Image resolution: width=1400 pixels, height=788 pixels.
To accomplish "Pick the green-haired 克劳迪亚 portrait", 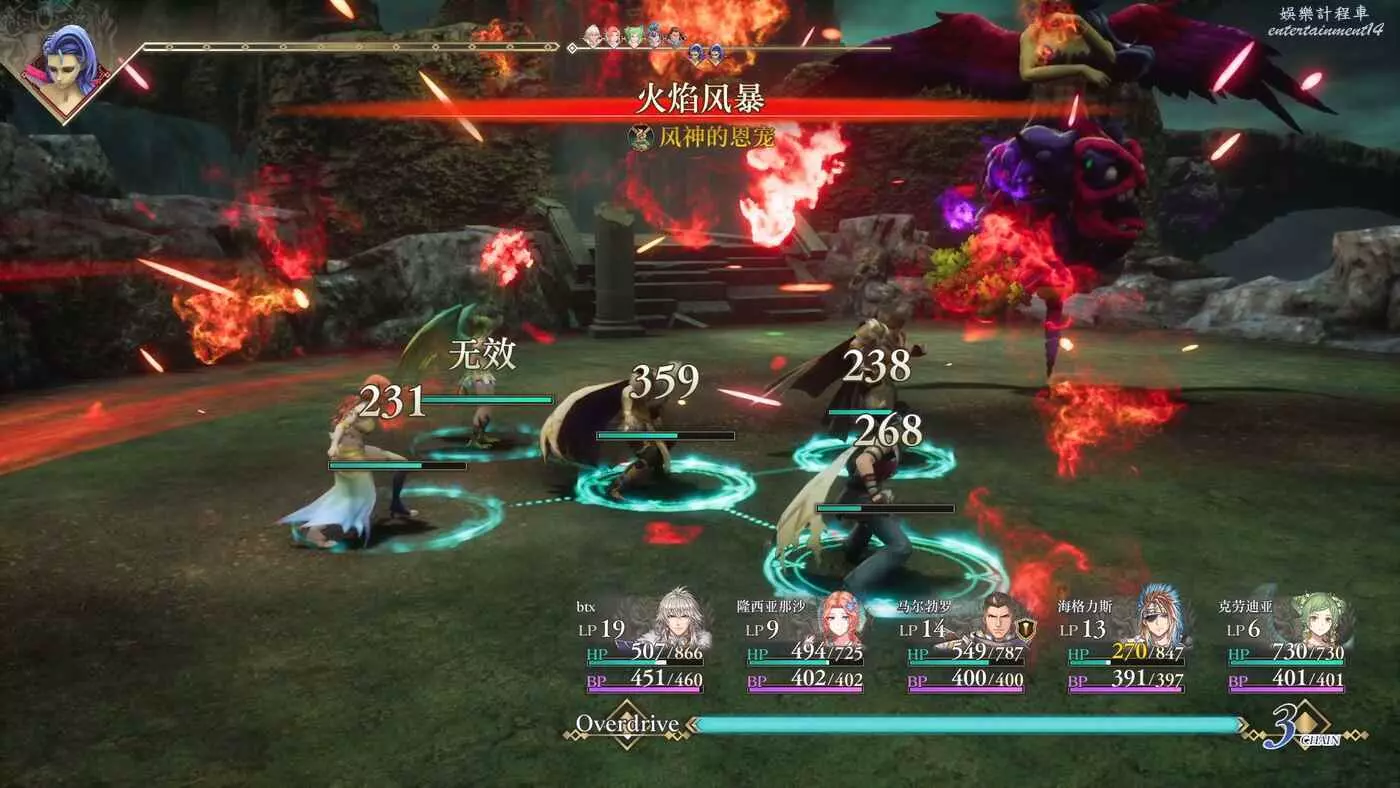I will click(1318, 620).
